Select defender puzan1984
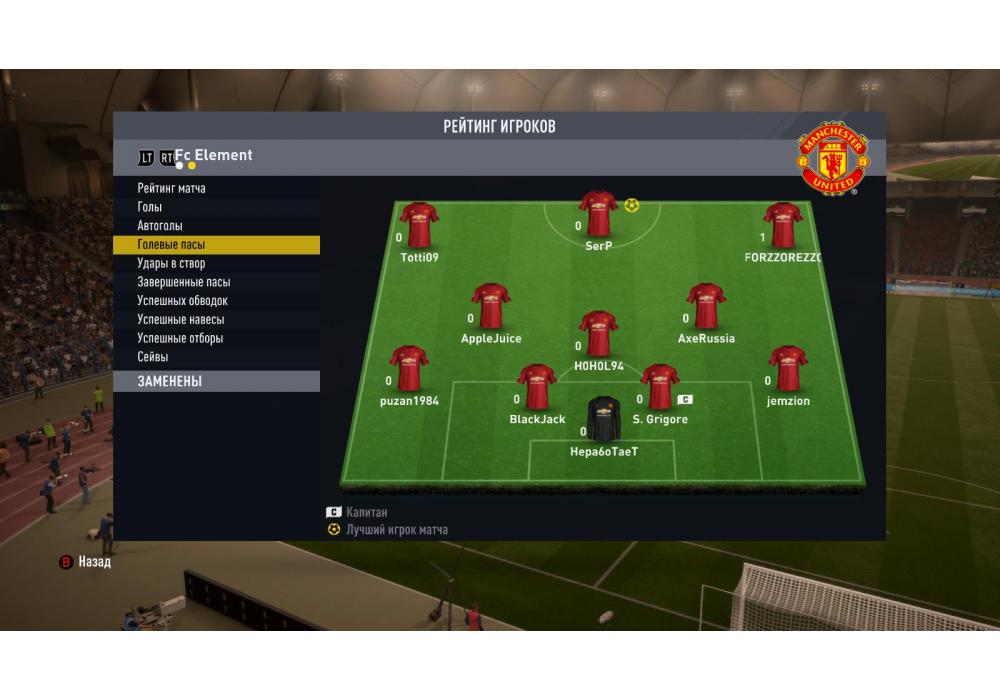The image size is (1000, 700). [409, 368]
